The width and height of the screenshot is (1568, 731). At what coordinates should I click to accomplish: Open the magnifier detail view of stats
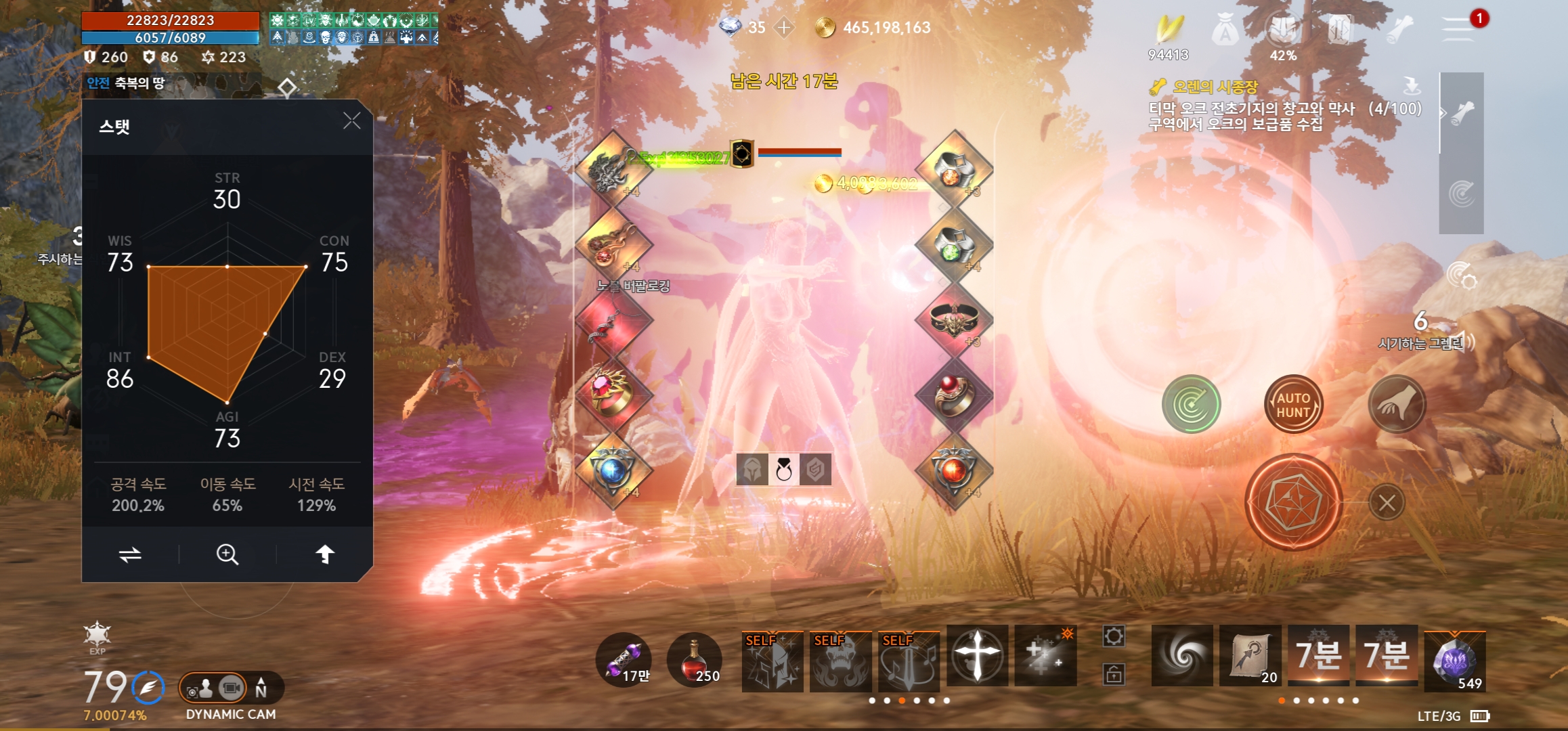click(227, 555)
